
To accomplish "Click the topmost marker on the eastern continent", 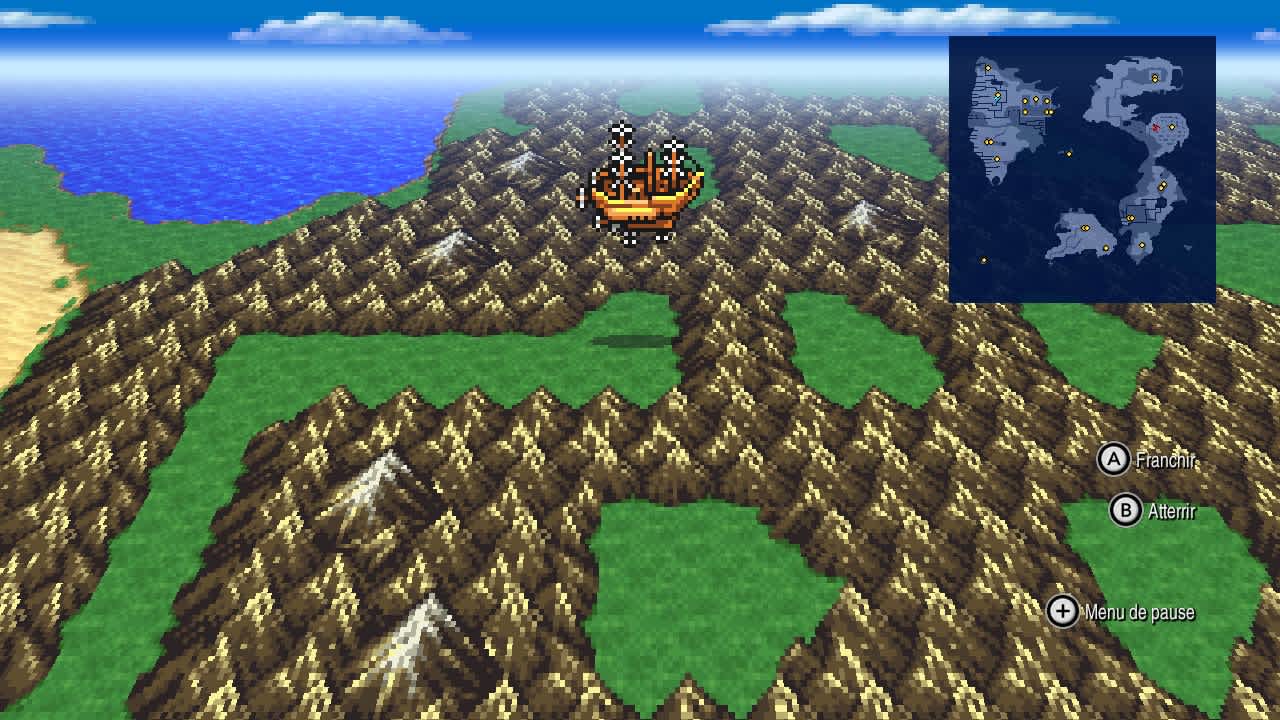I will pyautogui.click(x=1155, y=78).
